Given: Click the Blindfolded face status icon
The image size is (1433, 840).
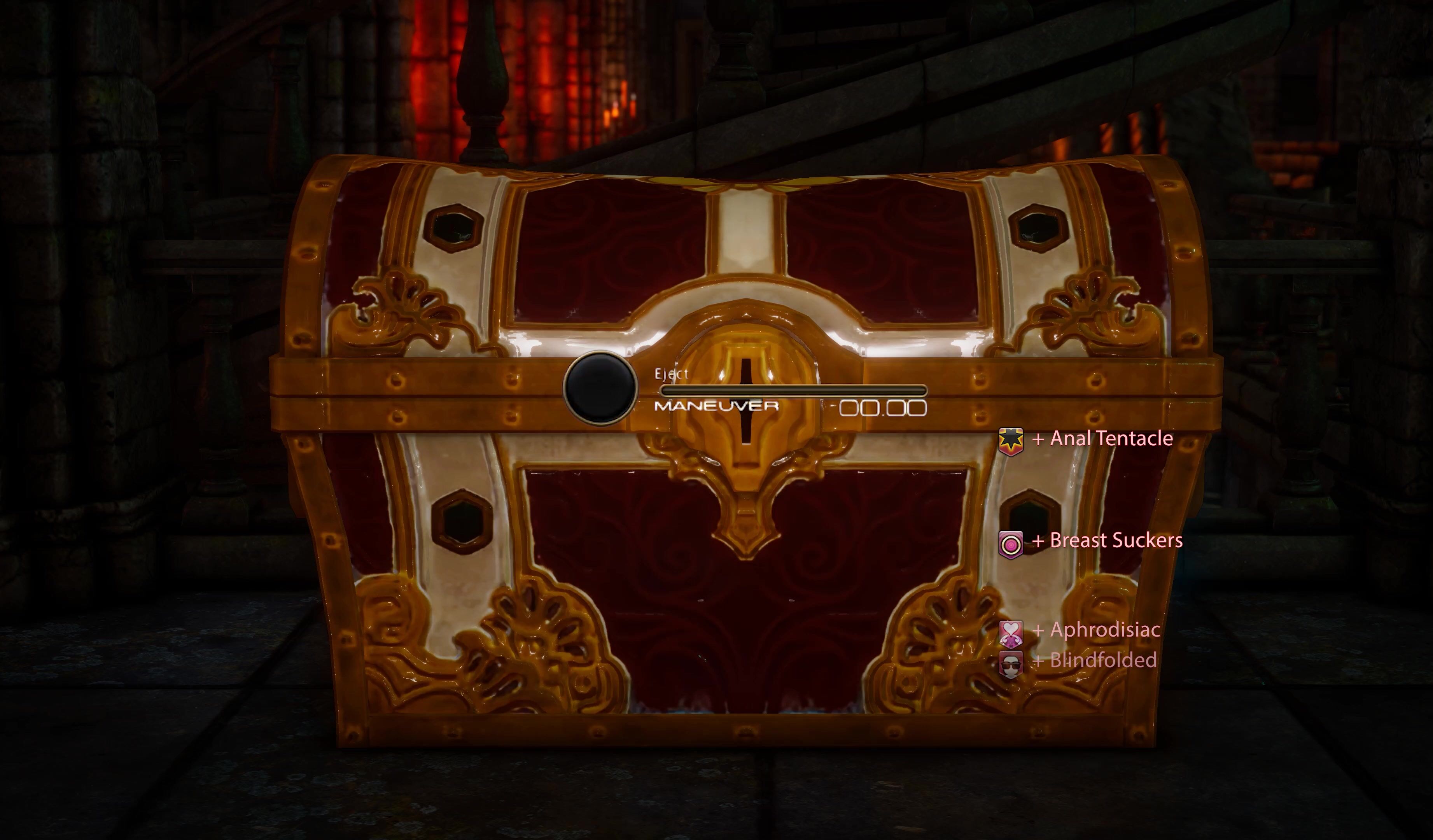Looking at the screenshot, I should point(1011,664).
